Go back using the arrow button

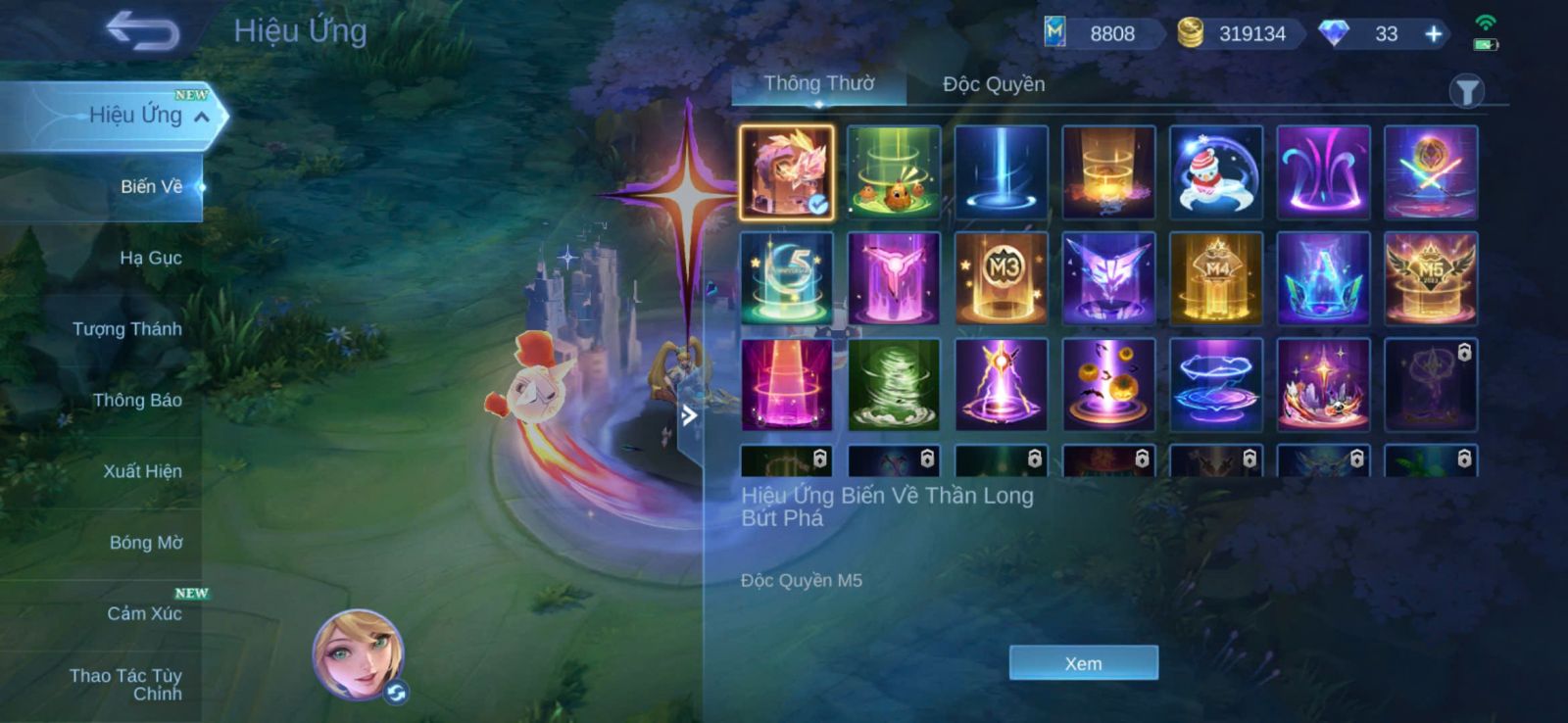(143, 31)
